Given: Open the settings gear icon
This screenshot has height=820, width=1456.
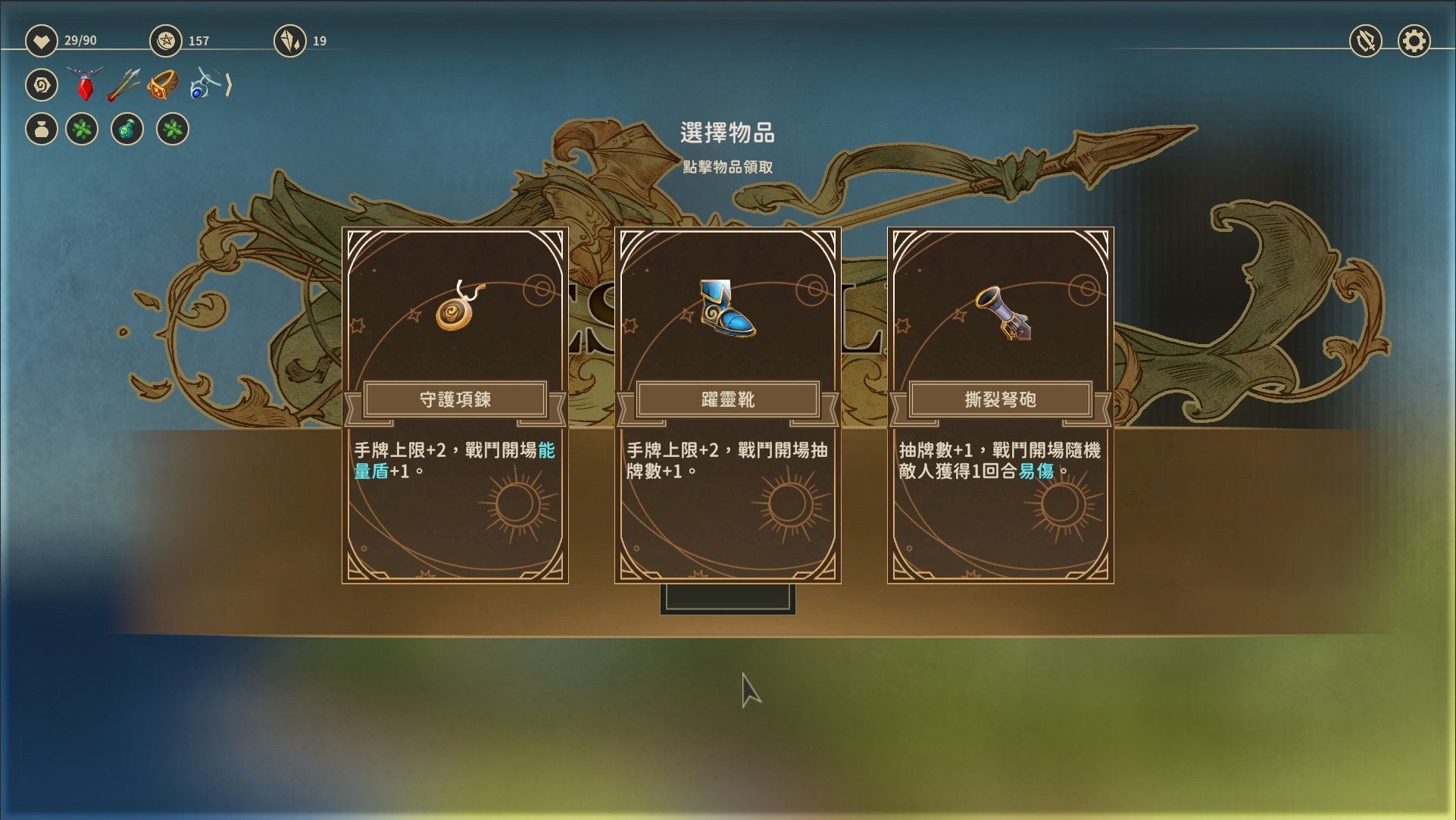Looking at the screenshot, I should coord(1413,41).
